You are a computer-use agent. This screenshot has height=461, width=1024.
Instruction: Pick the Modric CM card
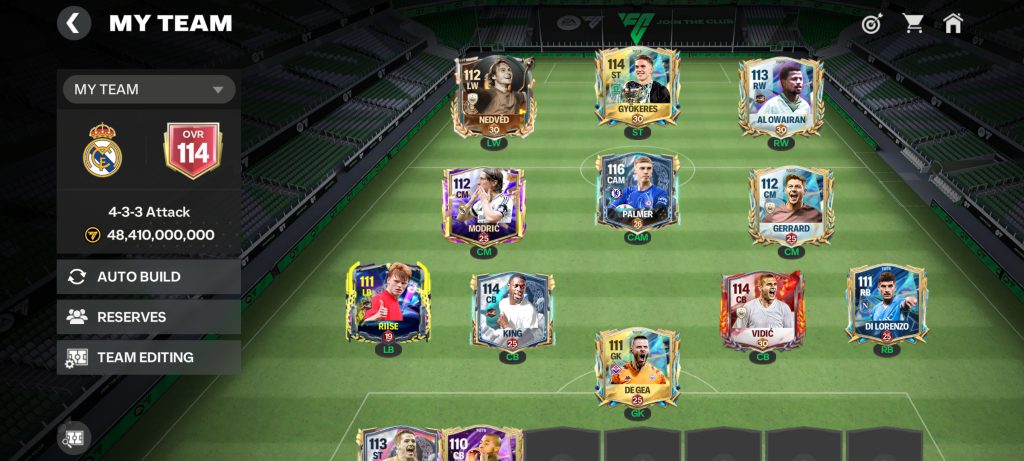pos(484,206)
